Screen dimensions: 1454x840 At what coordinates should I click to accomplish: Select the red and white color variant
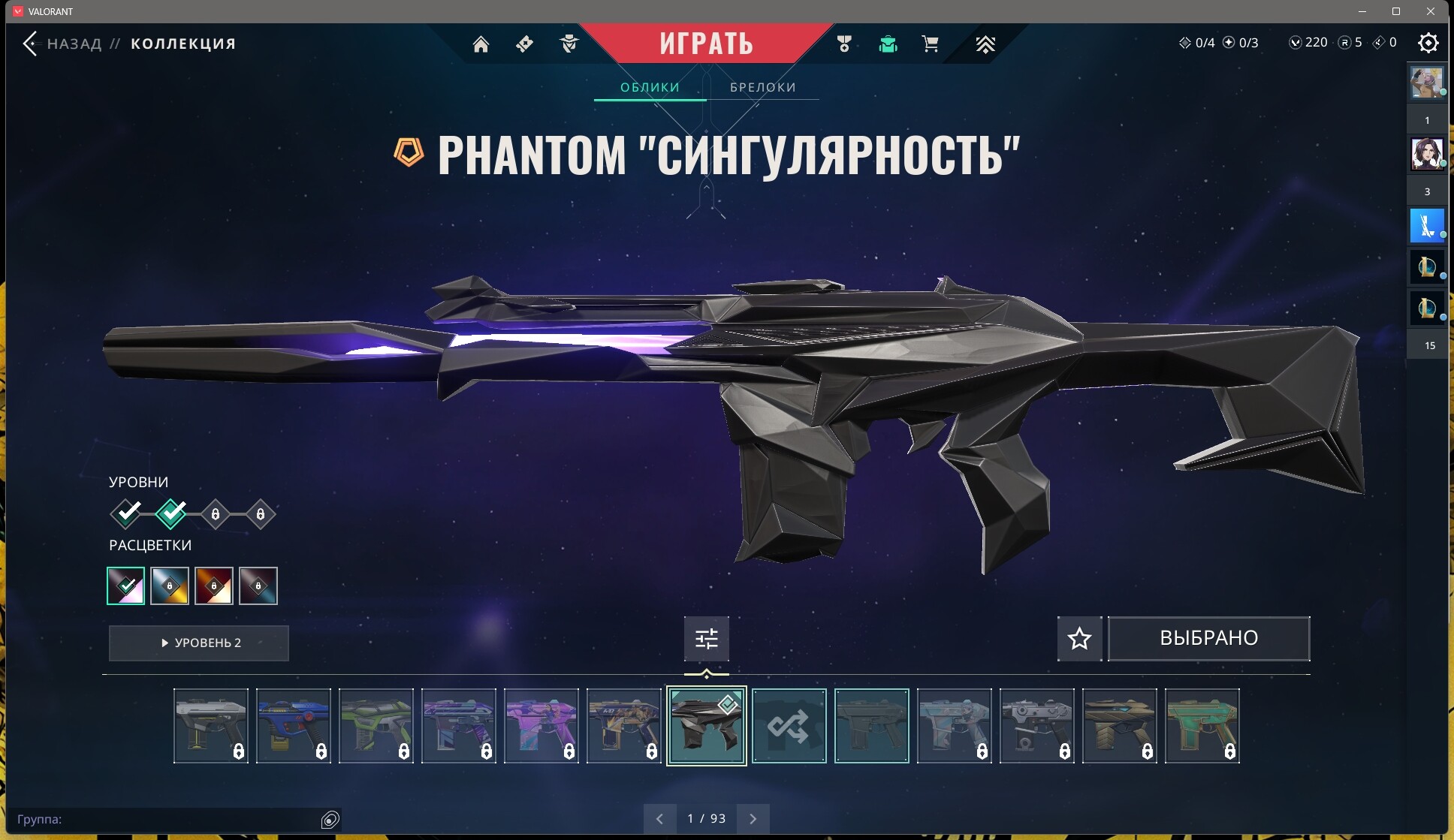pyautogui.click(x=214, y=586)
